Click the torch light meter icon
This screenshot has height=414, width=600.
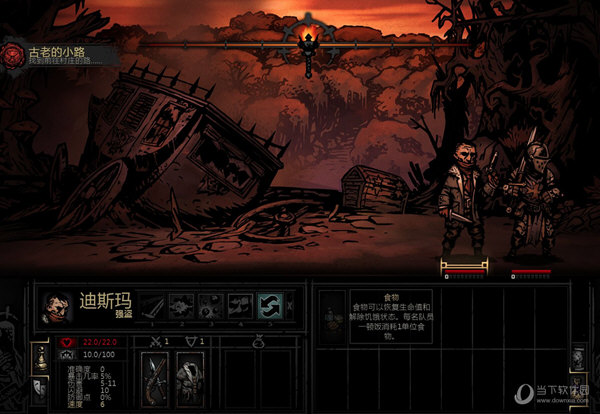311,38
